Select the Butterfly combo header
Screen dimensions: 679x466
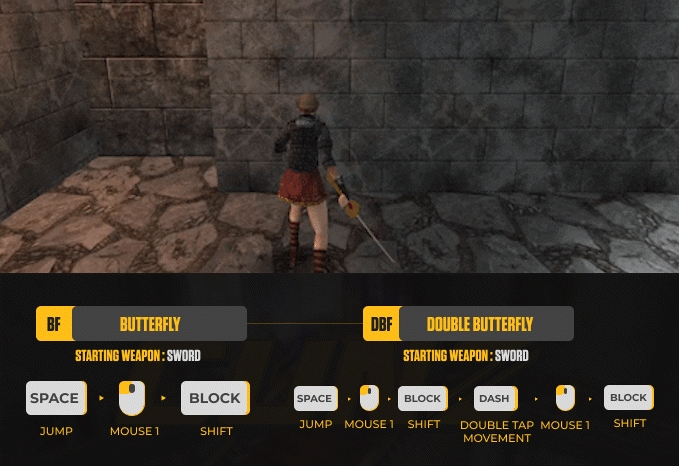coord(142,324)
